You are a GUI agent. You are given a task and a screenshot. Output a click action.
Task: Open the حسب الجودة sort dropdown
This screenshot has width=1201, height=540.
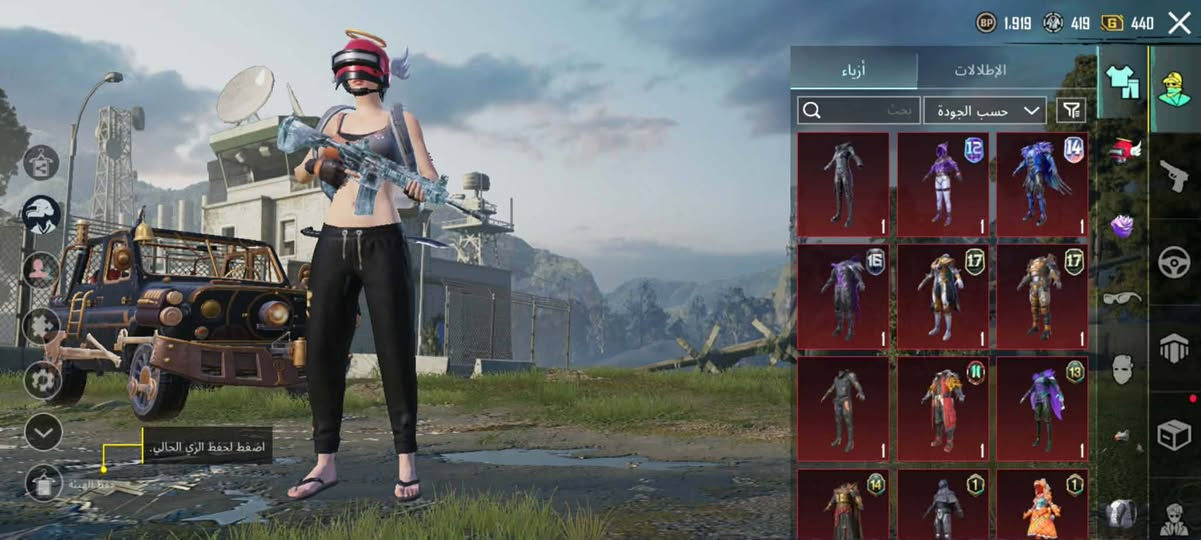[985, 110]
